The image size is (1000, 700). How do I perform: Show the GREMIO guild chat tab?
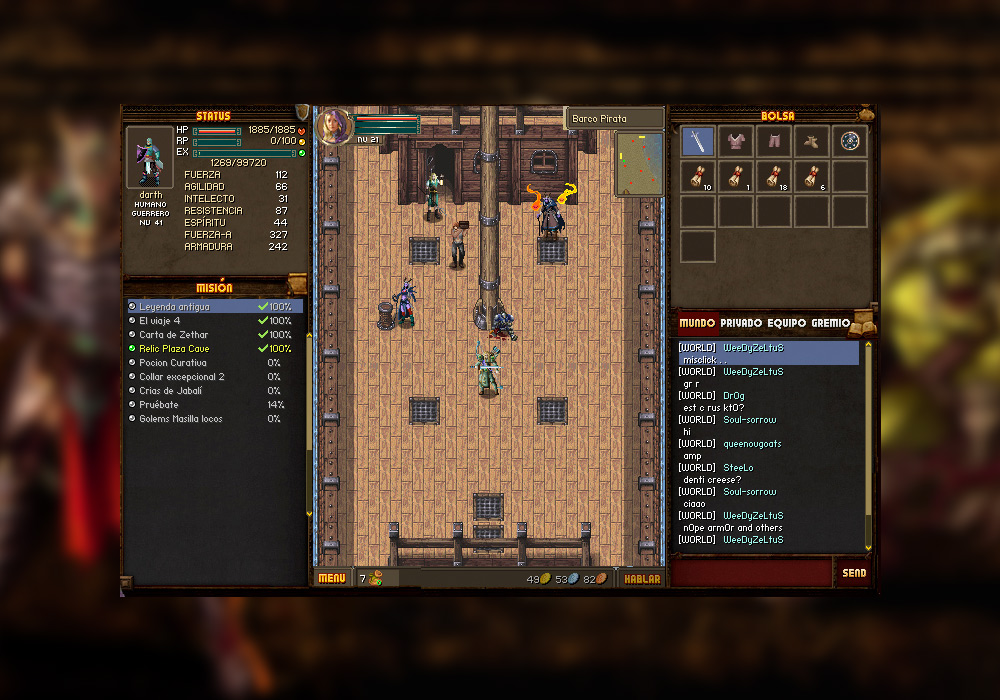point(831,323)
